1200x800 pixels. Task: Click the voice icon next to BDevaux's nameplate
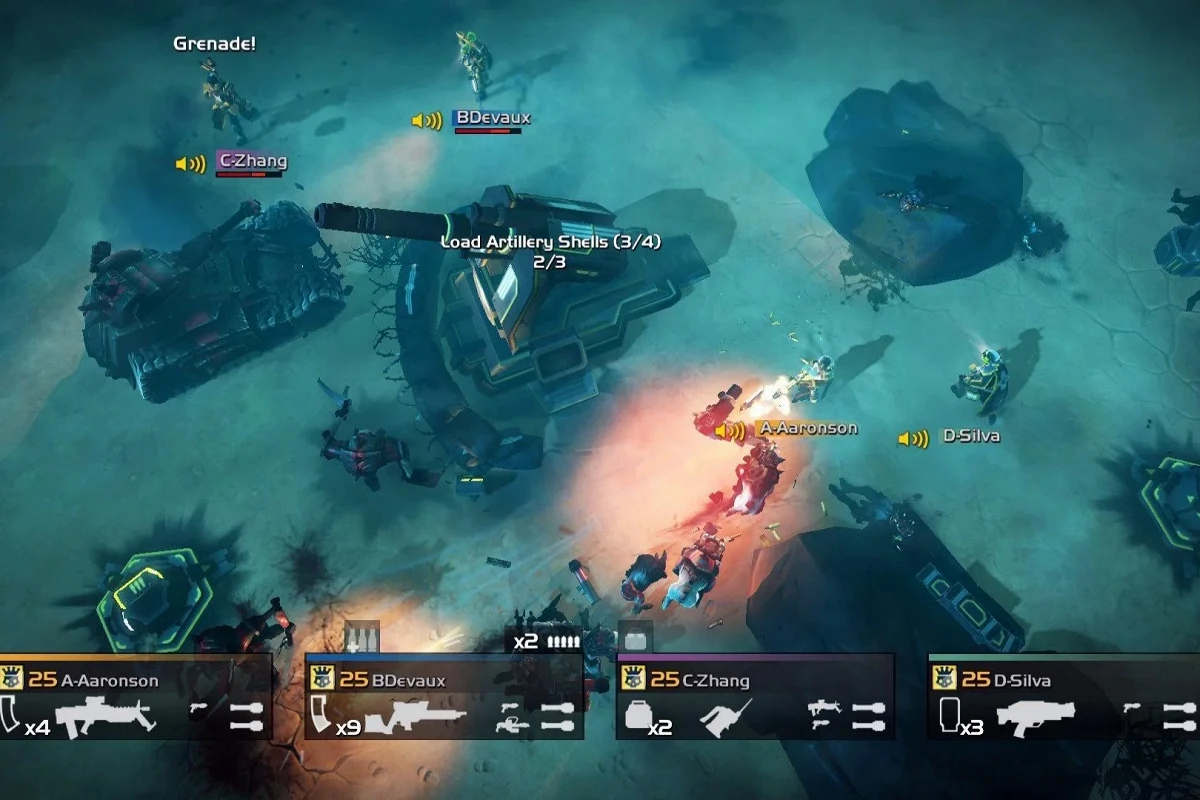tap(427, 121)
